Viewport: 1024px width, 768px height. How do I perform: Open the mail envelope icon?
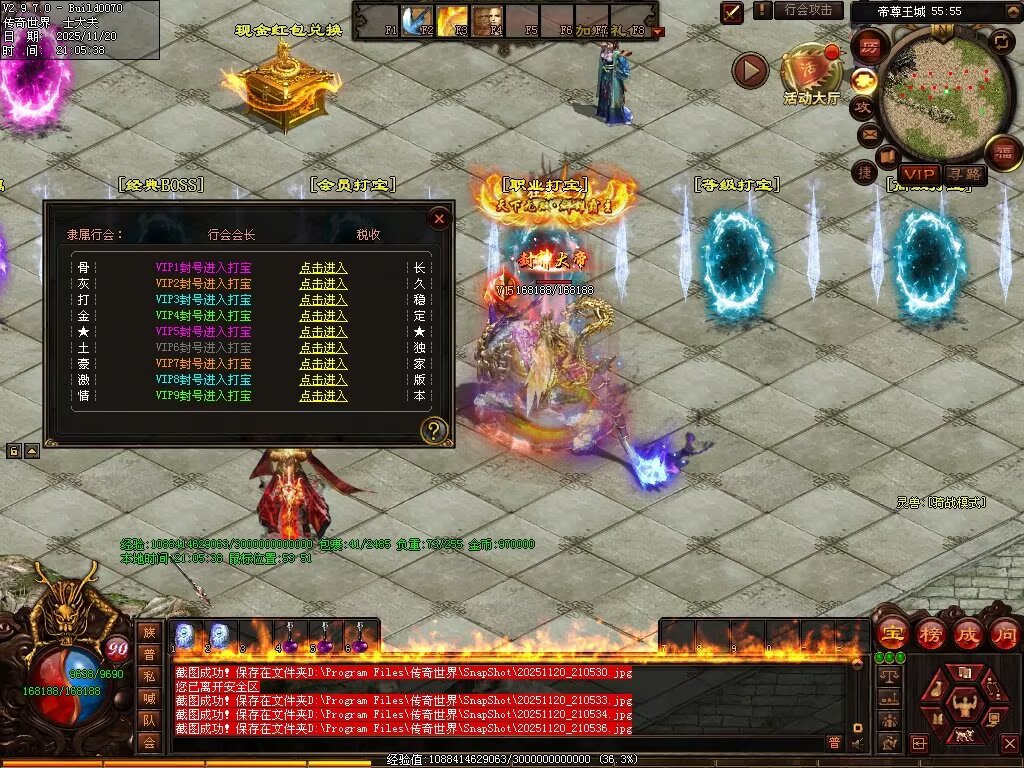tap(868, 133)
